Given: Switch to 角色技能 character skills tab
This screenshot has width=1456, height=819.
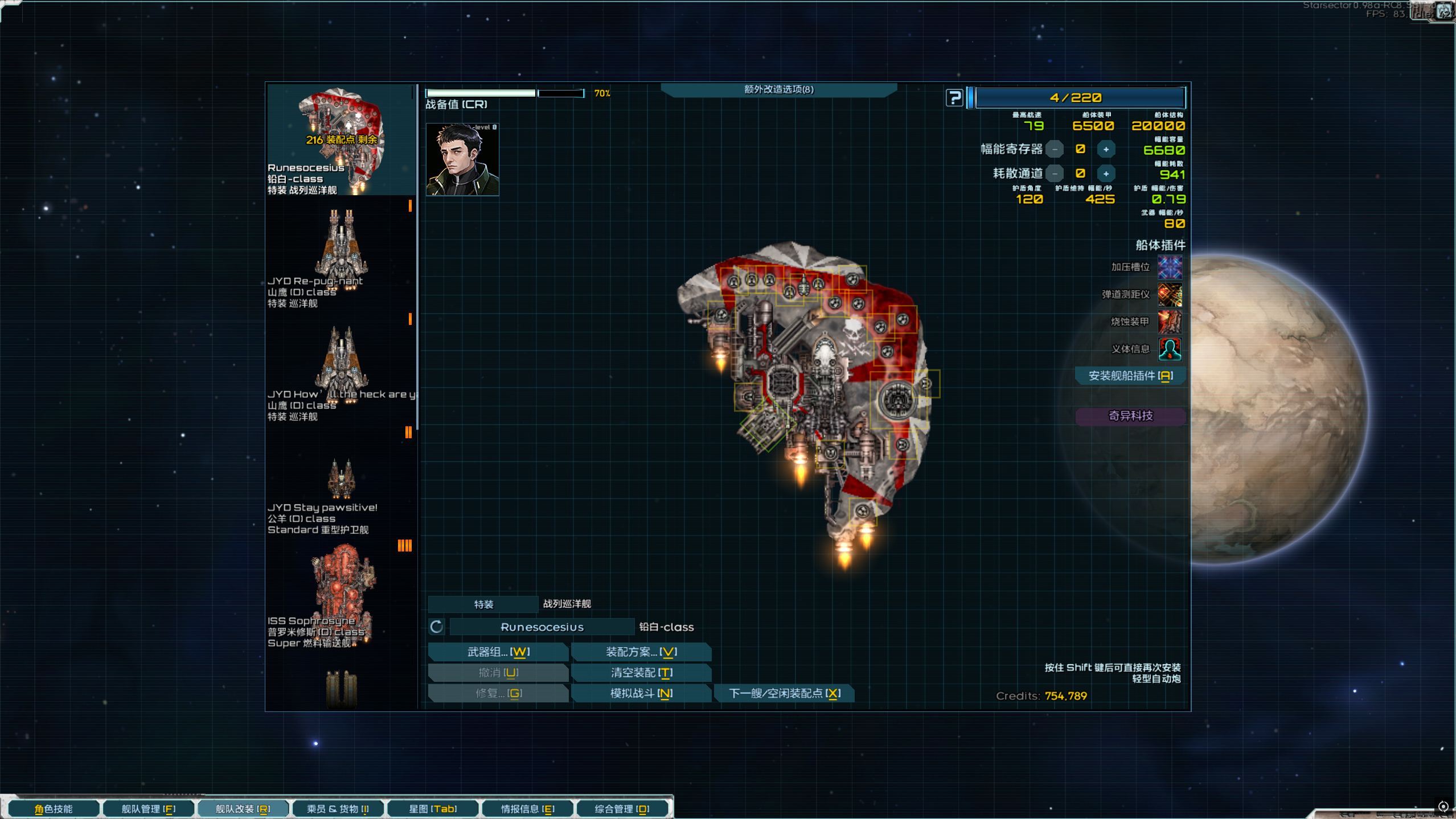Looking at the screenshot, I should click(x=54, y=809).
